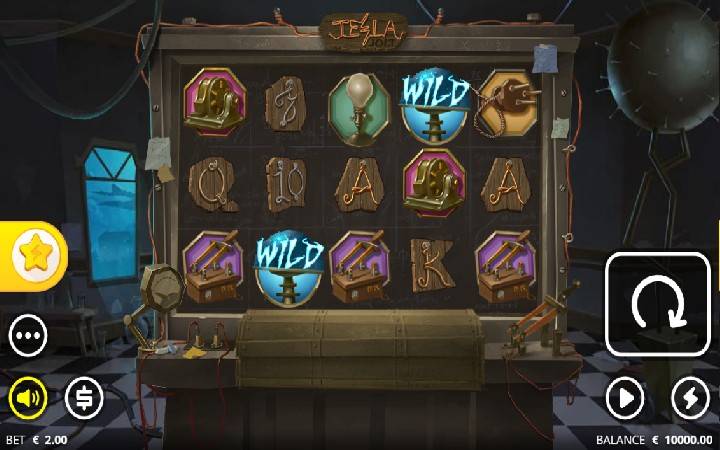Viewport: 720px width, 450px height.
Task: Open the three-dots menu
Action: [x=29, y=336]
